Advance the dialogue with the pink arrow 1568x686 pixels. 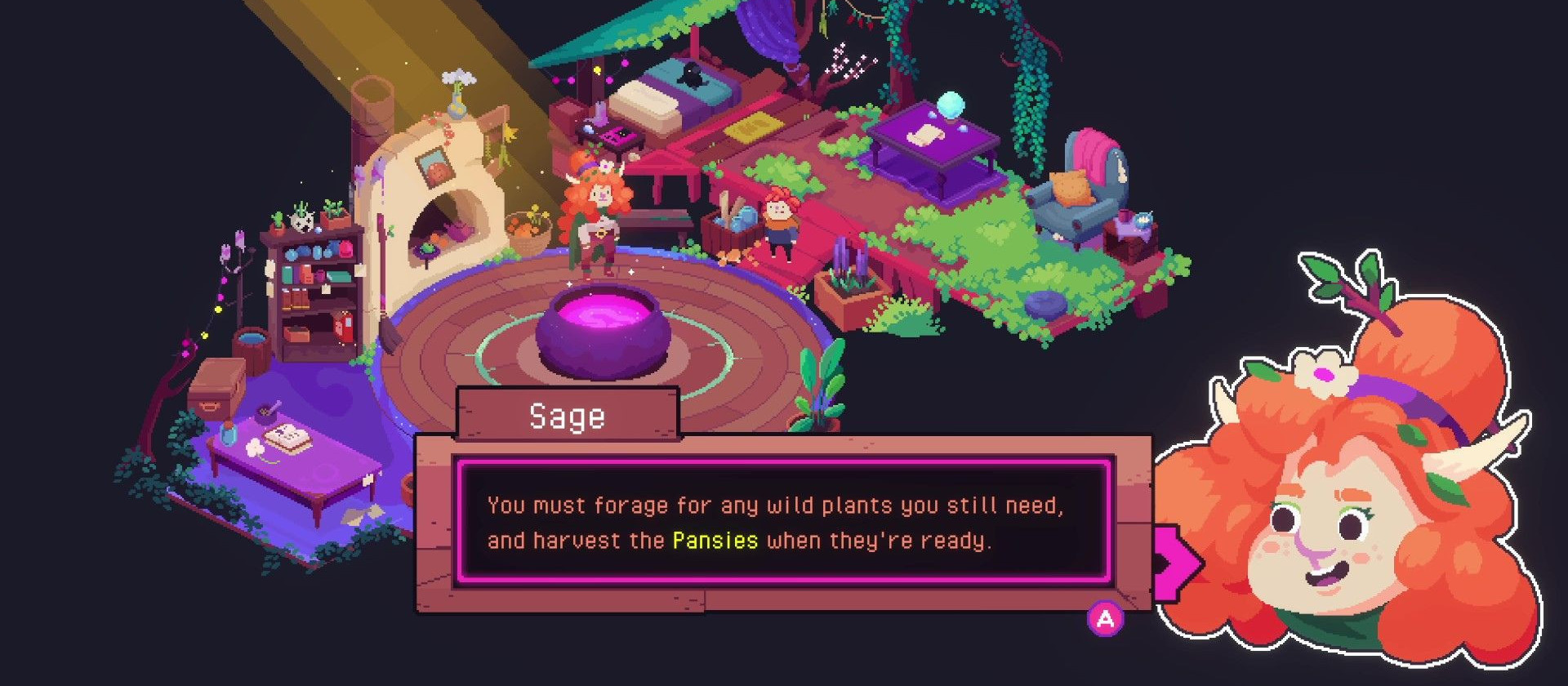(1177, 563)
